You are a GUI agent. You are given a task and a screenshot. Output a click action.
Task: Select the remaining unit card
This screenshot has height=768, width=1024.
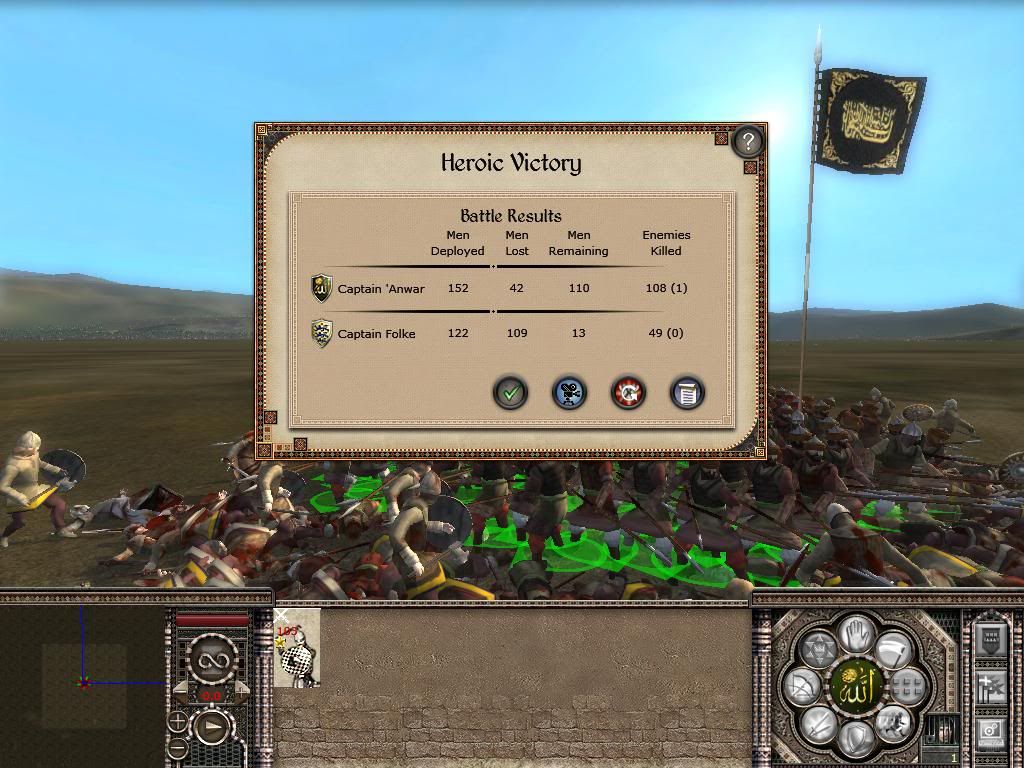(297, 648)
